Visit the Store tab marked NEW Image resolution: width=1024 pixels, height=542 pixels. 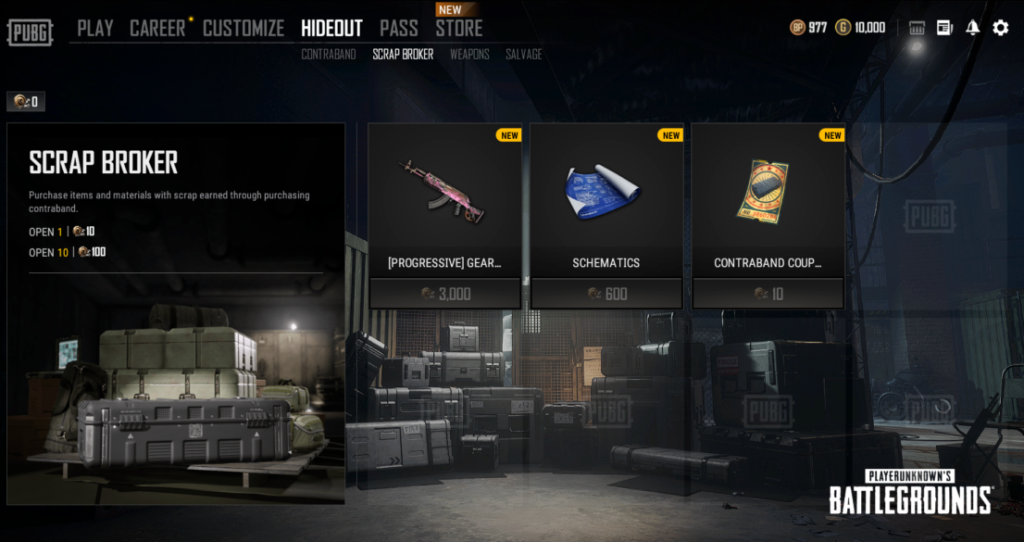(458, 28)
